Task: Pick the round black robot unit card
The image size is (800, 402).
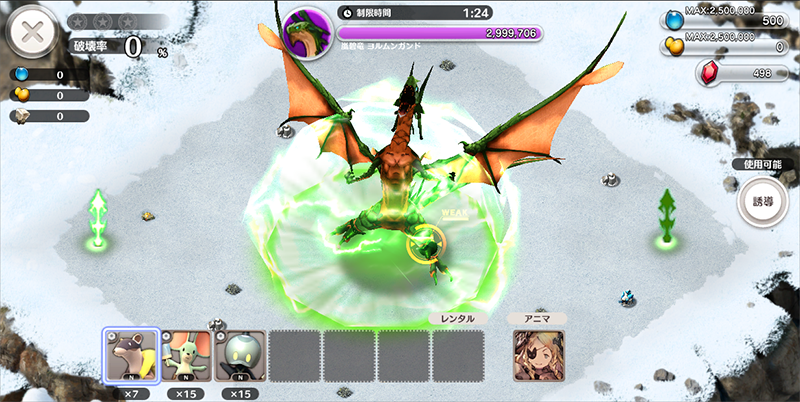Action: point(240,355)
